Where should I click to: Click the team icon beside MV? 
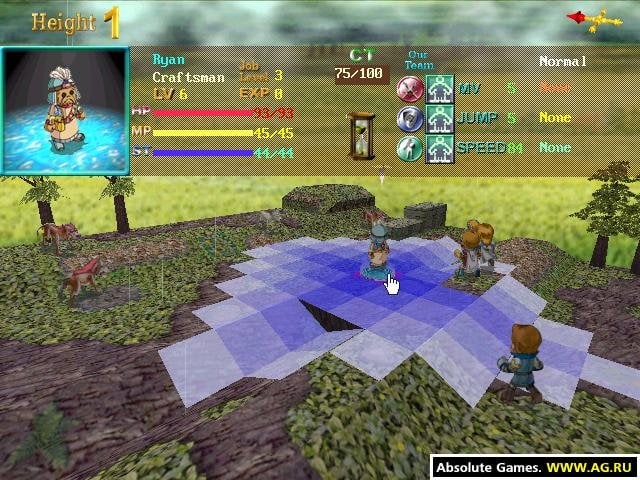(x=440, y=89)
